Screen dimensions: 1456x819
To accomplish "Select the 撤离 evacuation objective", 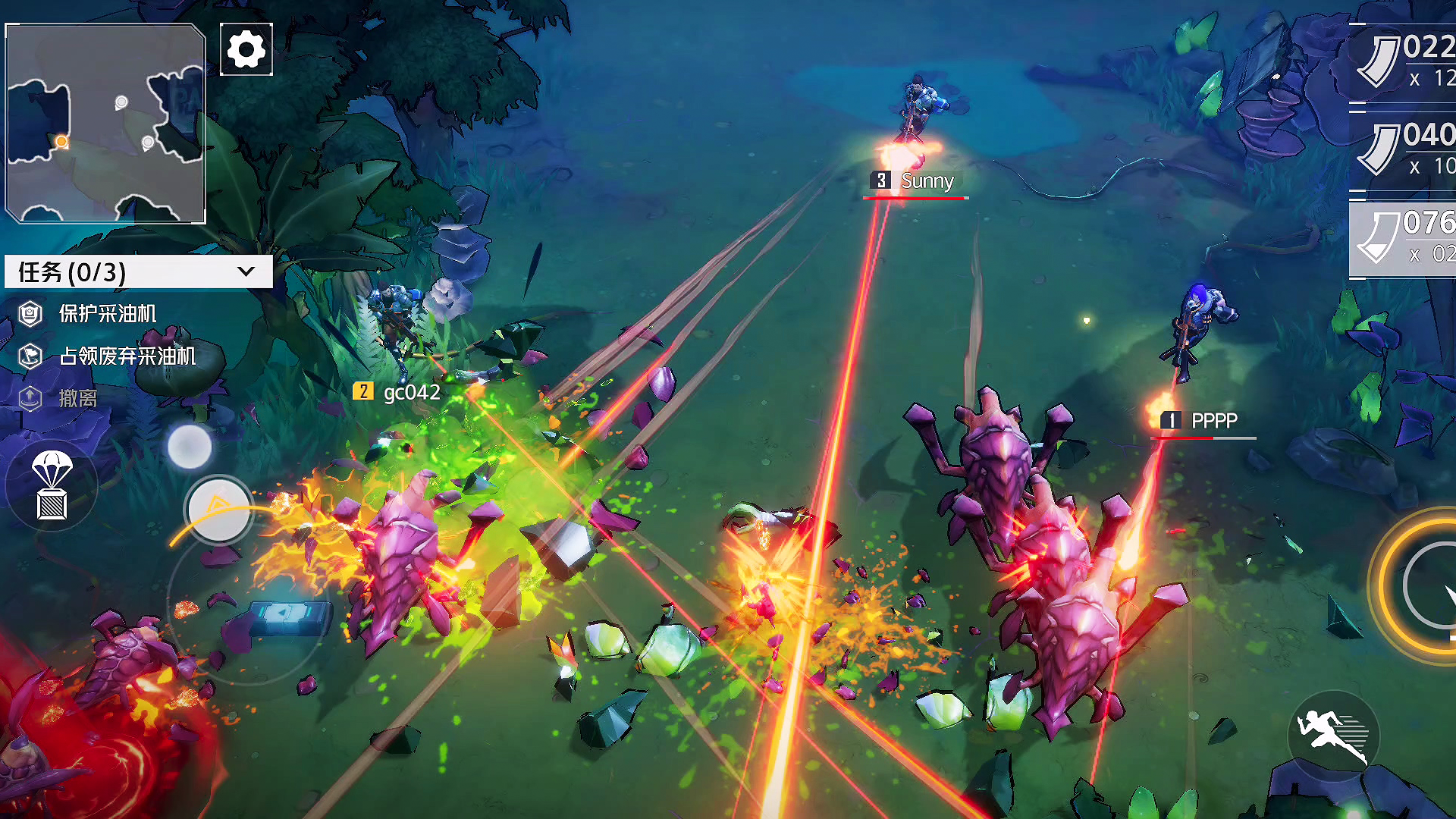I will (x=77, y=398).
